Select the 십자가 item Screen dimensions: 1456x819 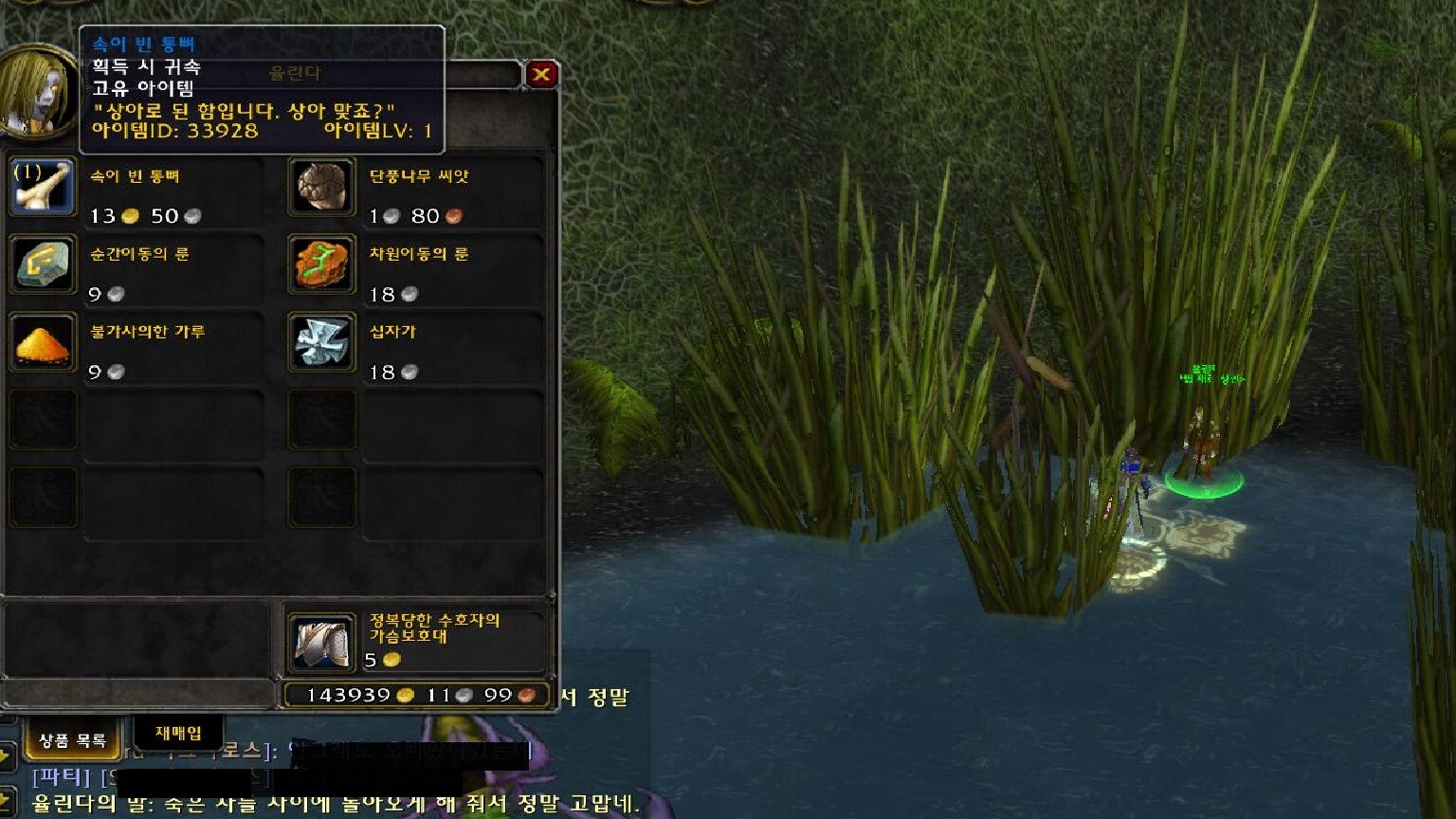(321, 343)
